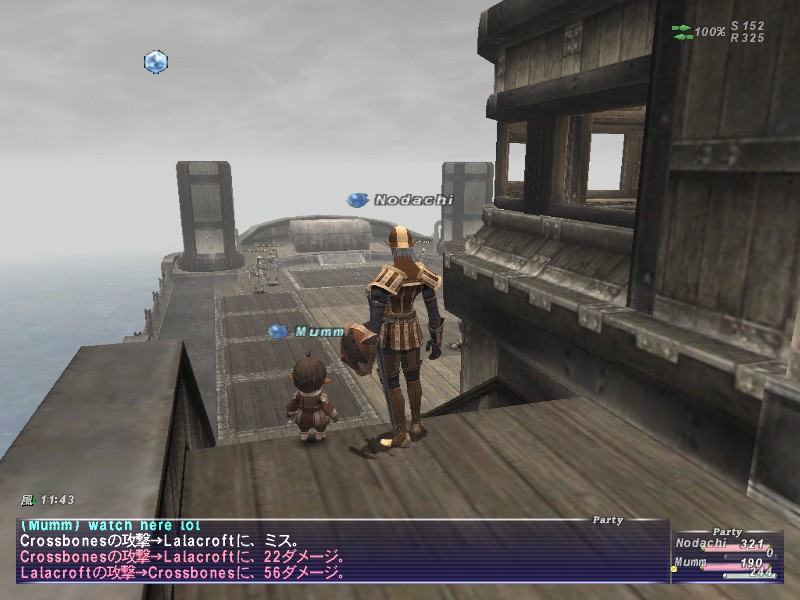This screenshot has height=600, width=800.
Task: Select Nodachi in the party list
Action: [x=701, y=544]
